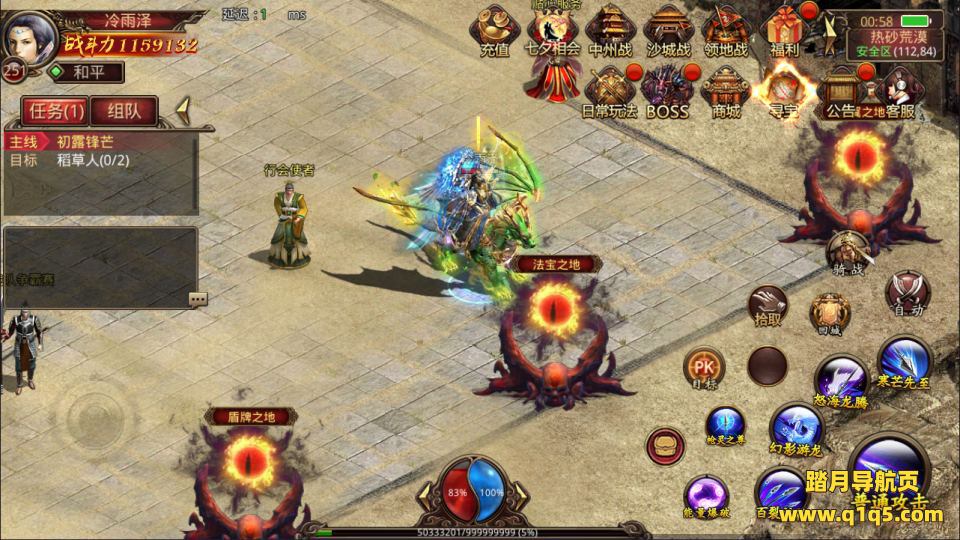Visit the 商城 store
The height and width of the screenshot is (540, 960).
point(726,90)
